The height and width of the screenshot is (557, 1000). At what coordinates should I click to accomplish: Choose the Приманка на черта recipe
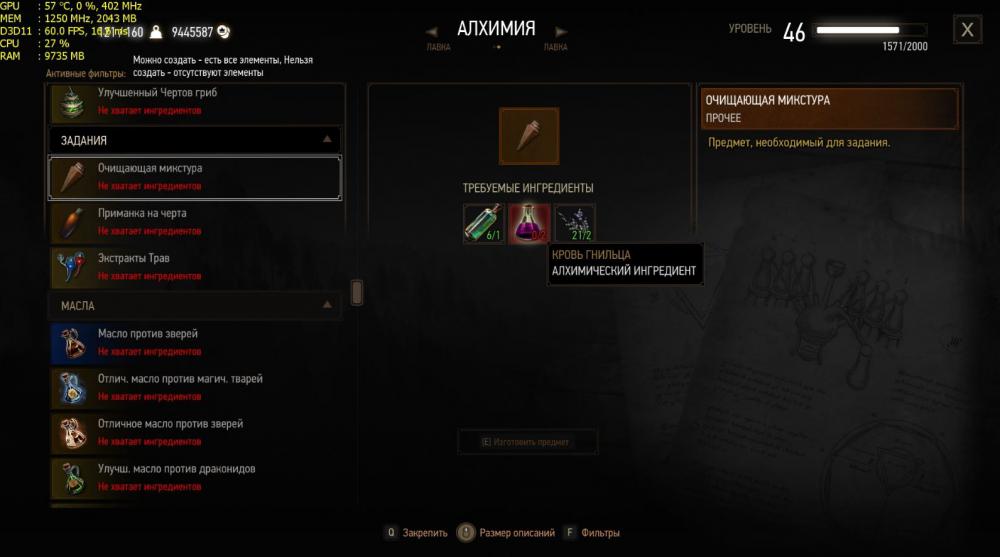195,222
